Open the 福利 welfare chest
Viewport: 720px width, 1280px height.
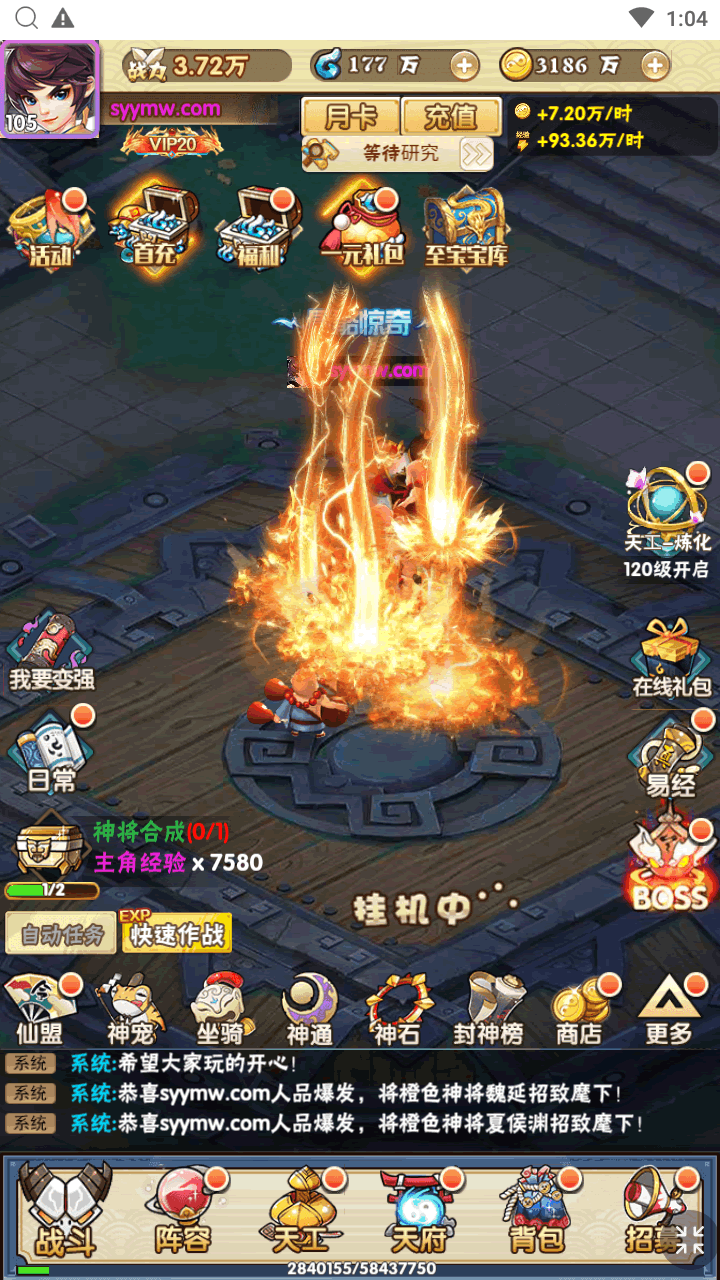[x=258, y=230]
